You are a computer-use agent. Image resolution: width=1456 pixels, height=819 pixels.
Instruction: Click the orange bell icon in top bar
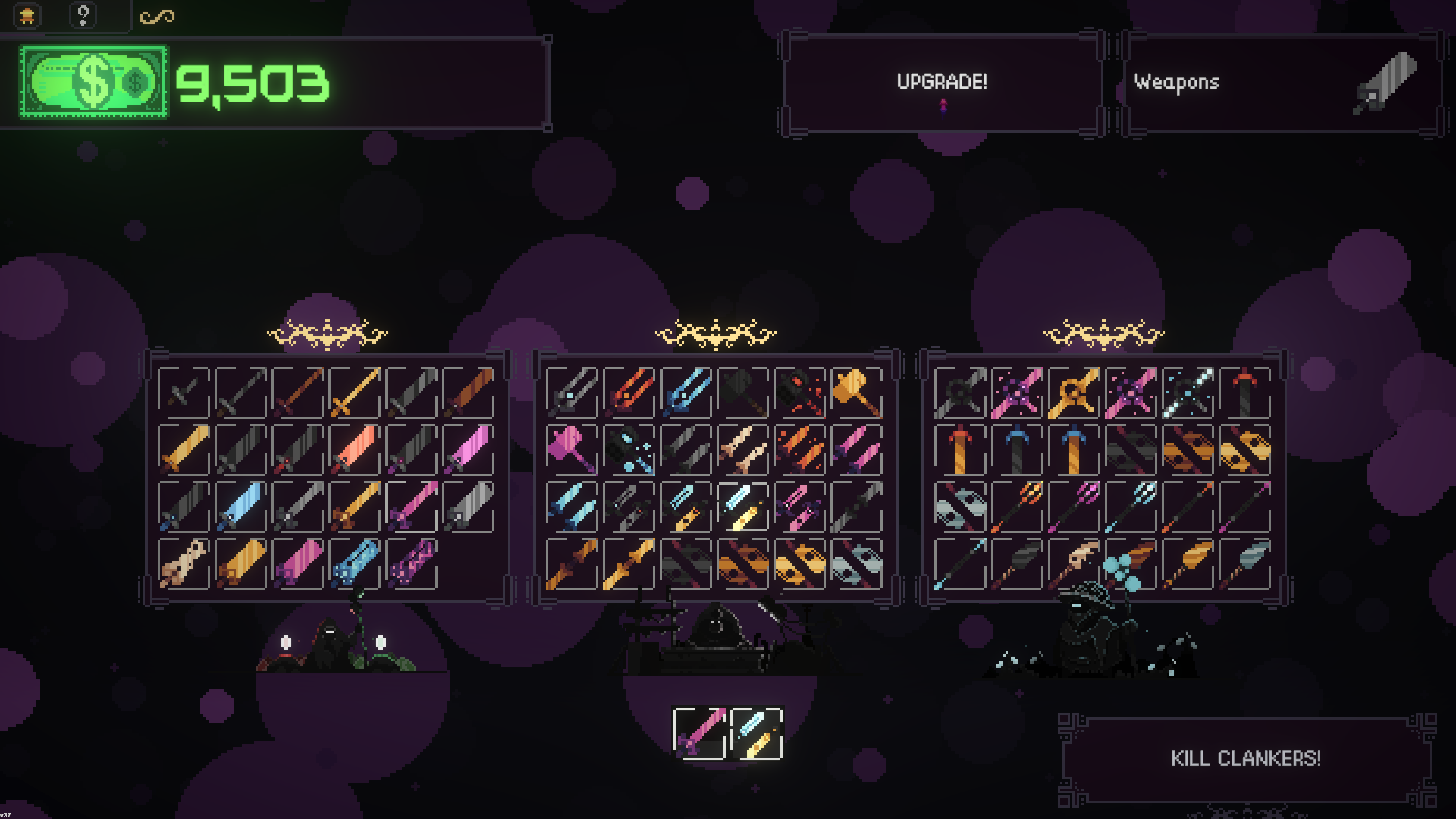coord(28,15)
